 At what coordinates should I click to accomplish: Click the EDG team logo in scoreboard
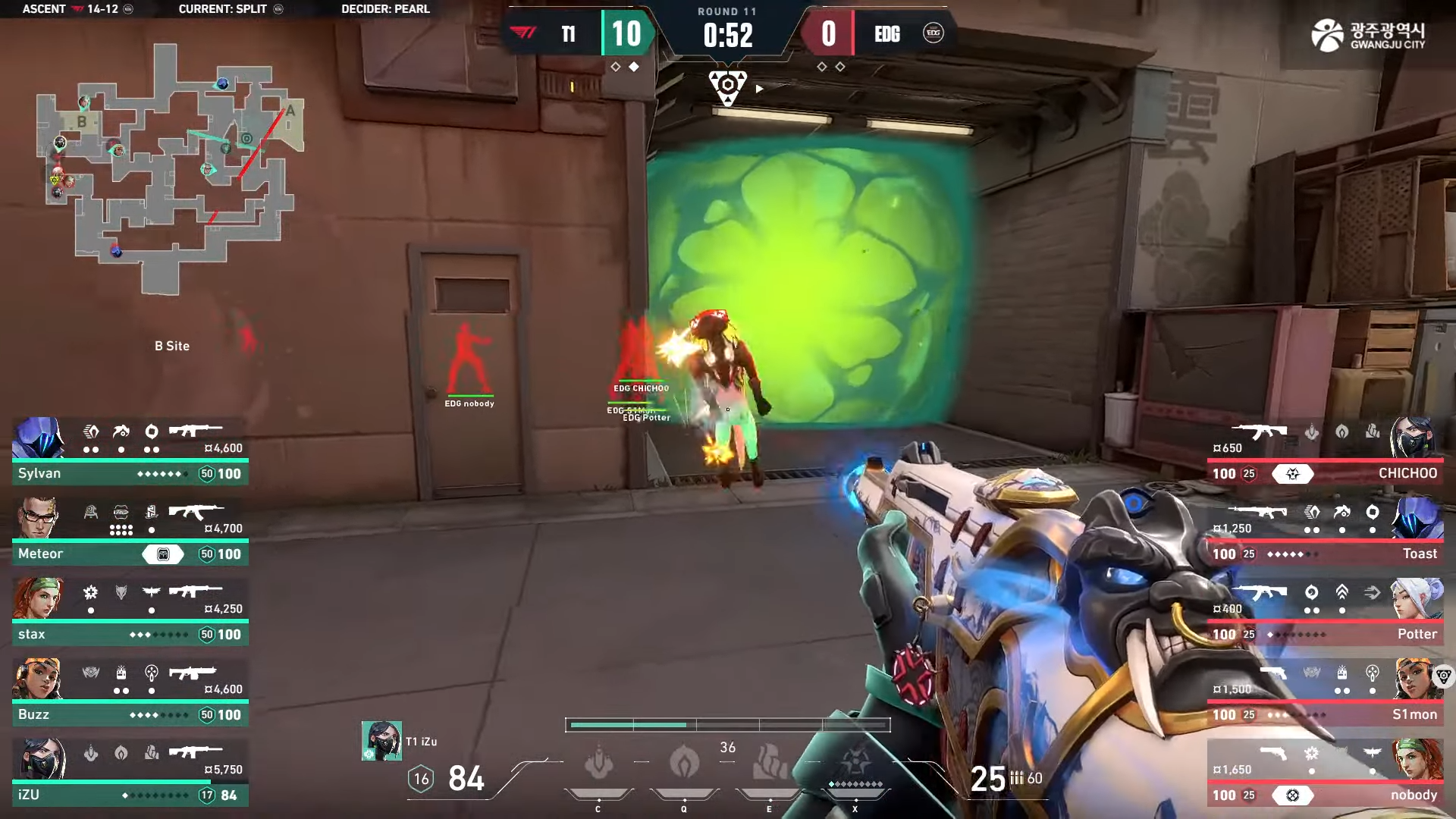(x=933, y=33)
